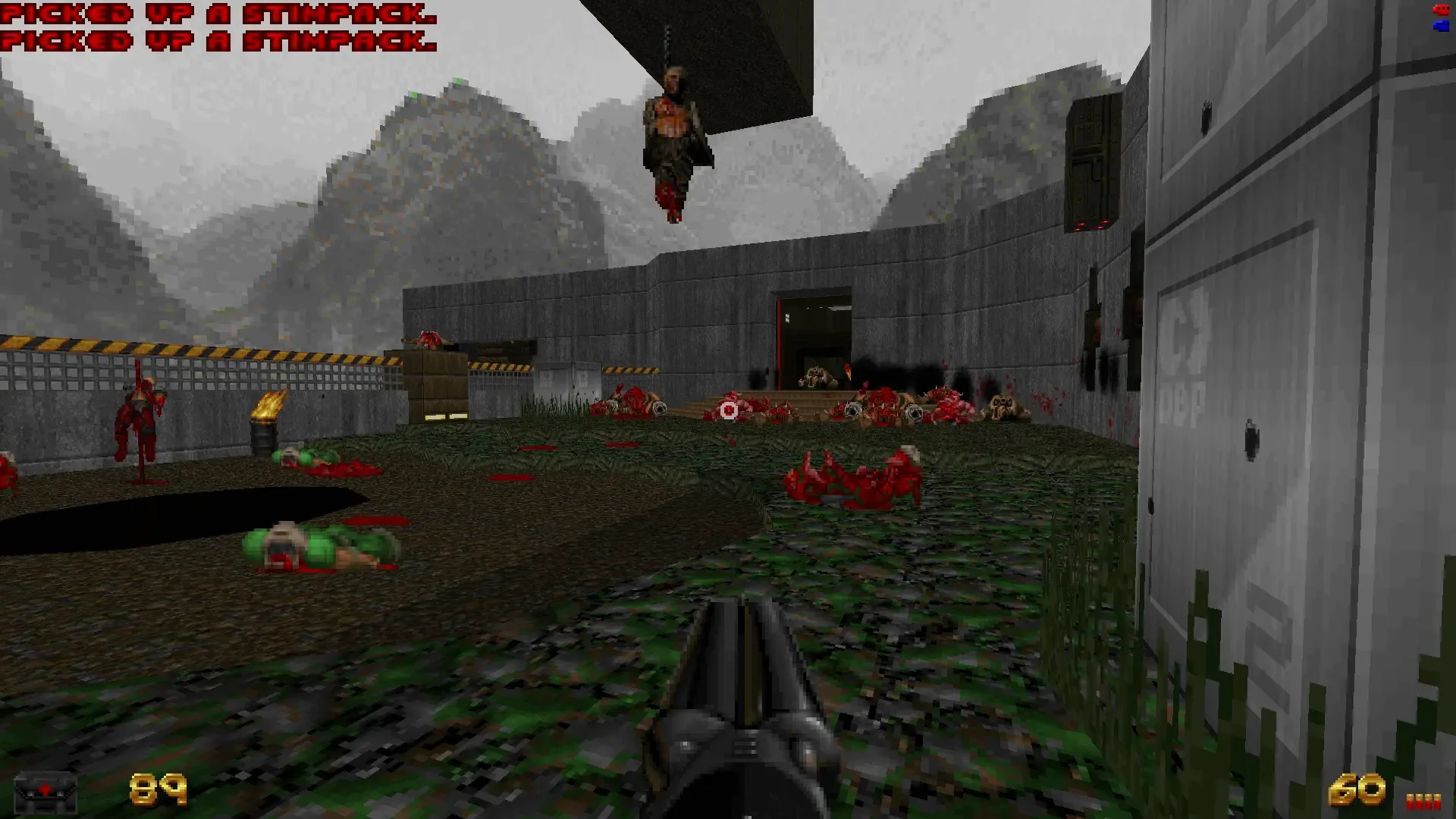Click the first 'Picked up a stimpack' message
This screenshot has height=819, width=1456.
point(216,14)
